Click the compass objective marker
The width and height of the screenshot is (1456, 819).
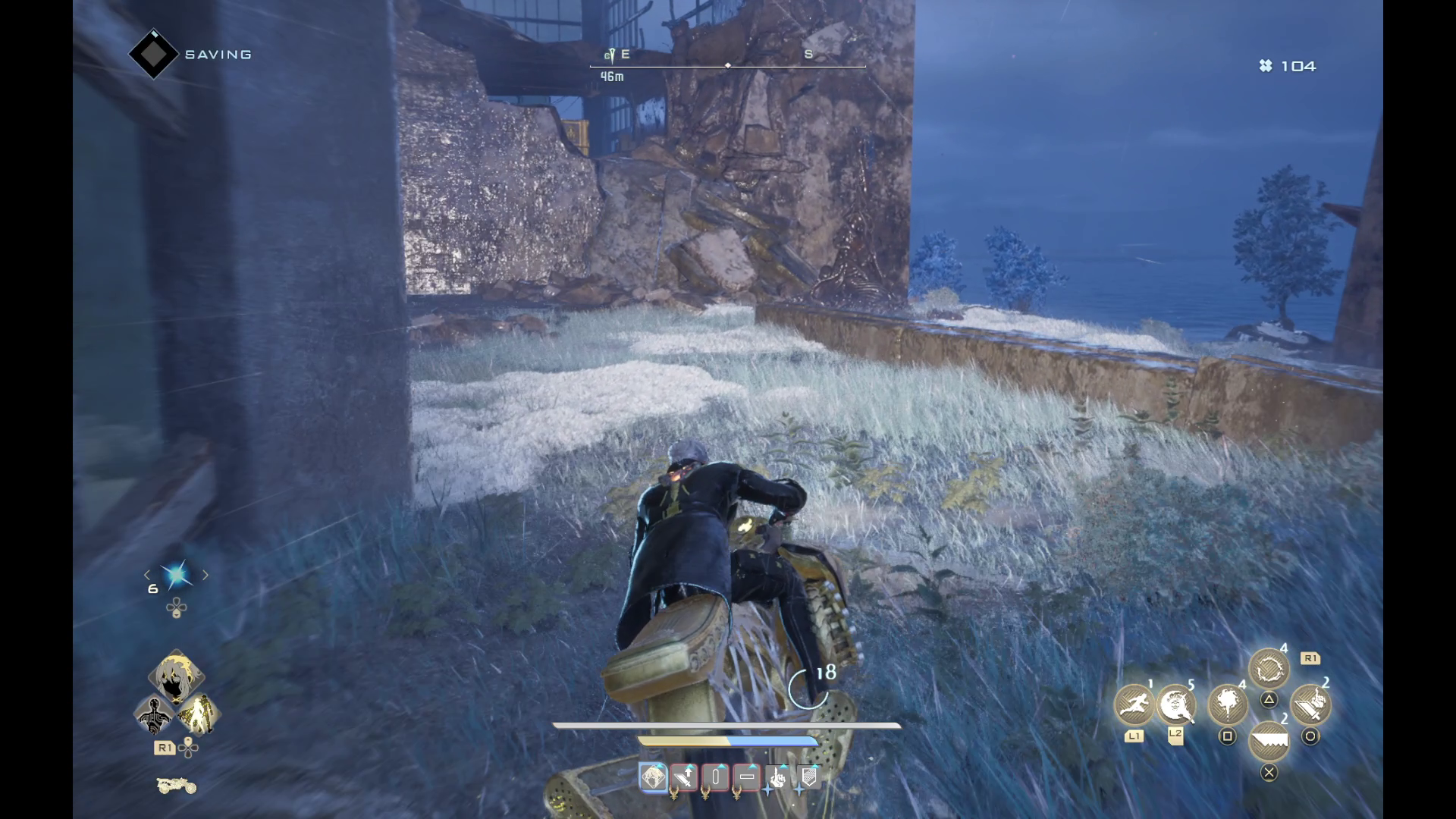pyautogui.click(x=609, y=55)
